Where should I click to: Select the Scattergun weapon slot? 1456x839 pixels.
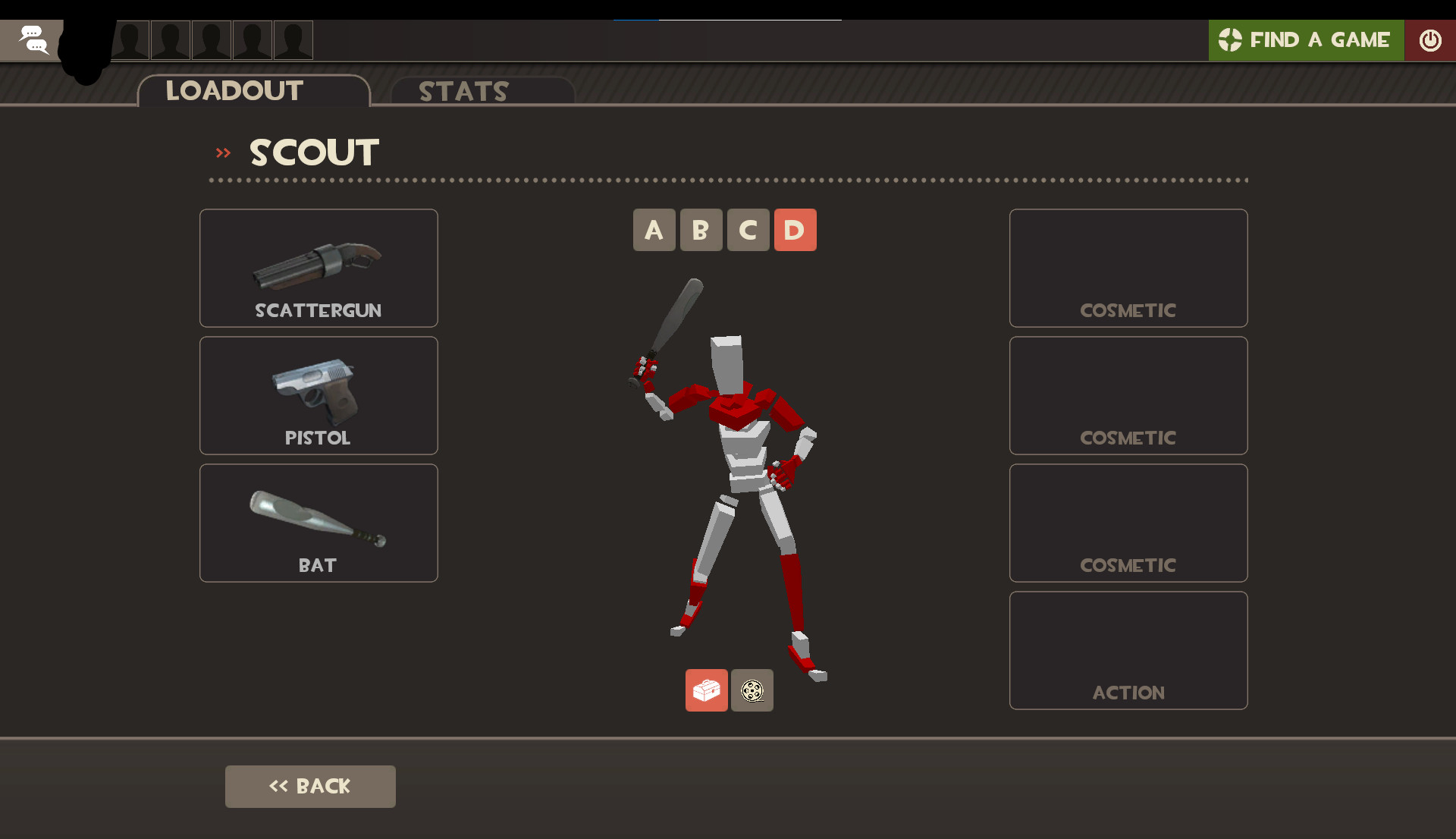point(318,268)
